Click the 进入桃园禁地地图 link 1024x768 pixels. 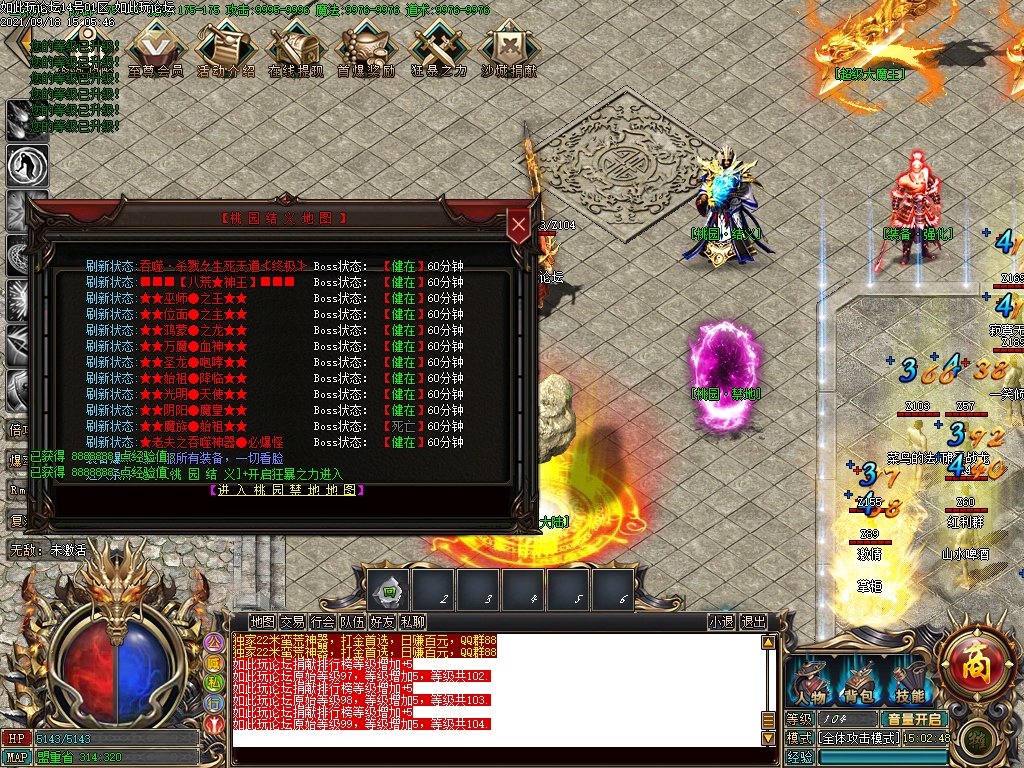(x=286, y=490)
